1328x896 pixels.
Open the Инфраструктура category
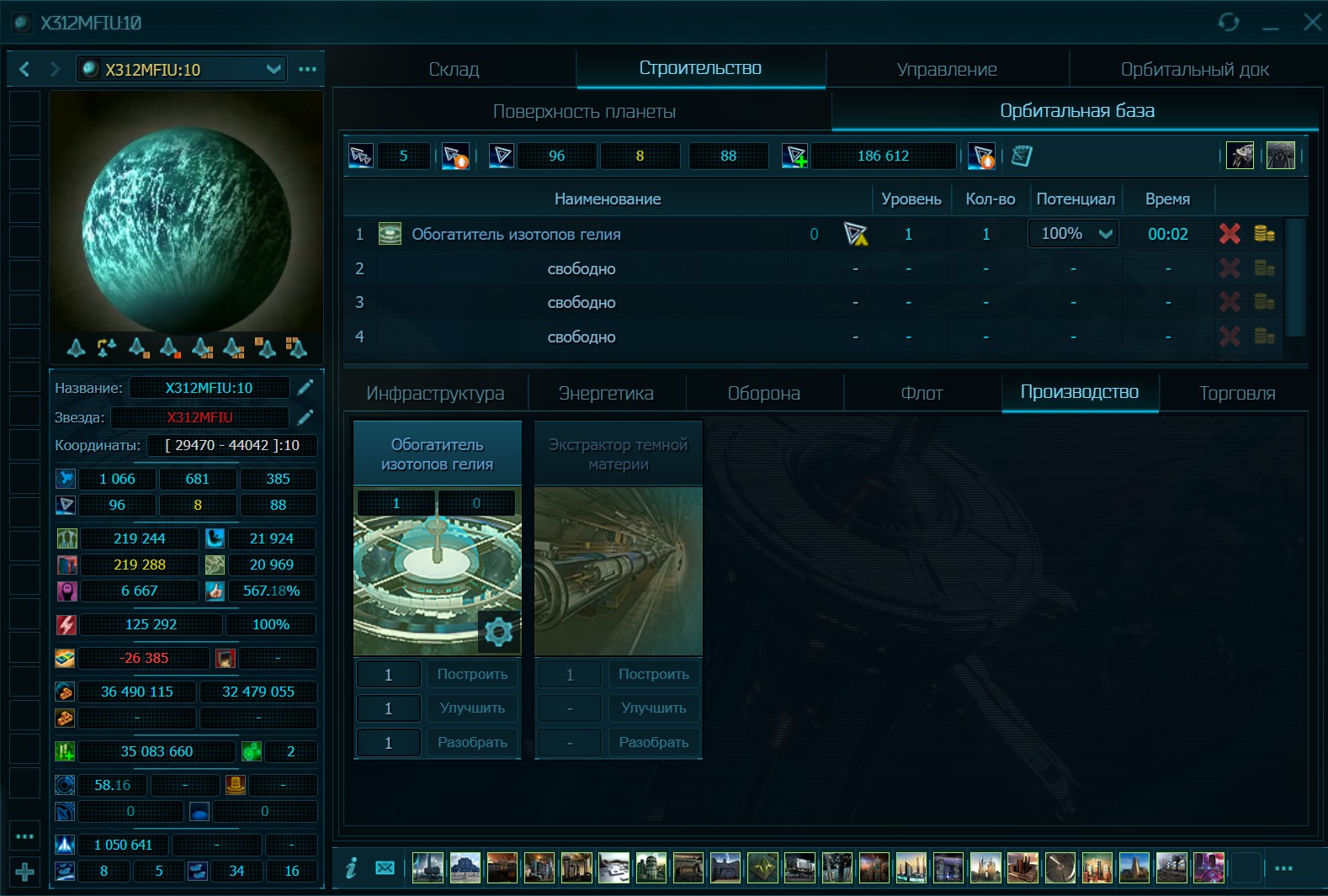point(435,393)
